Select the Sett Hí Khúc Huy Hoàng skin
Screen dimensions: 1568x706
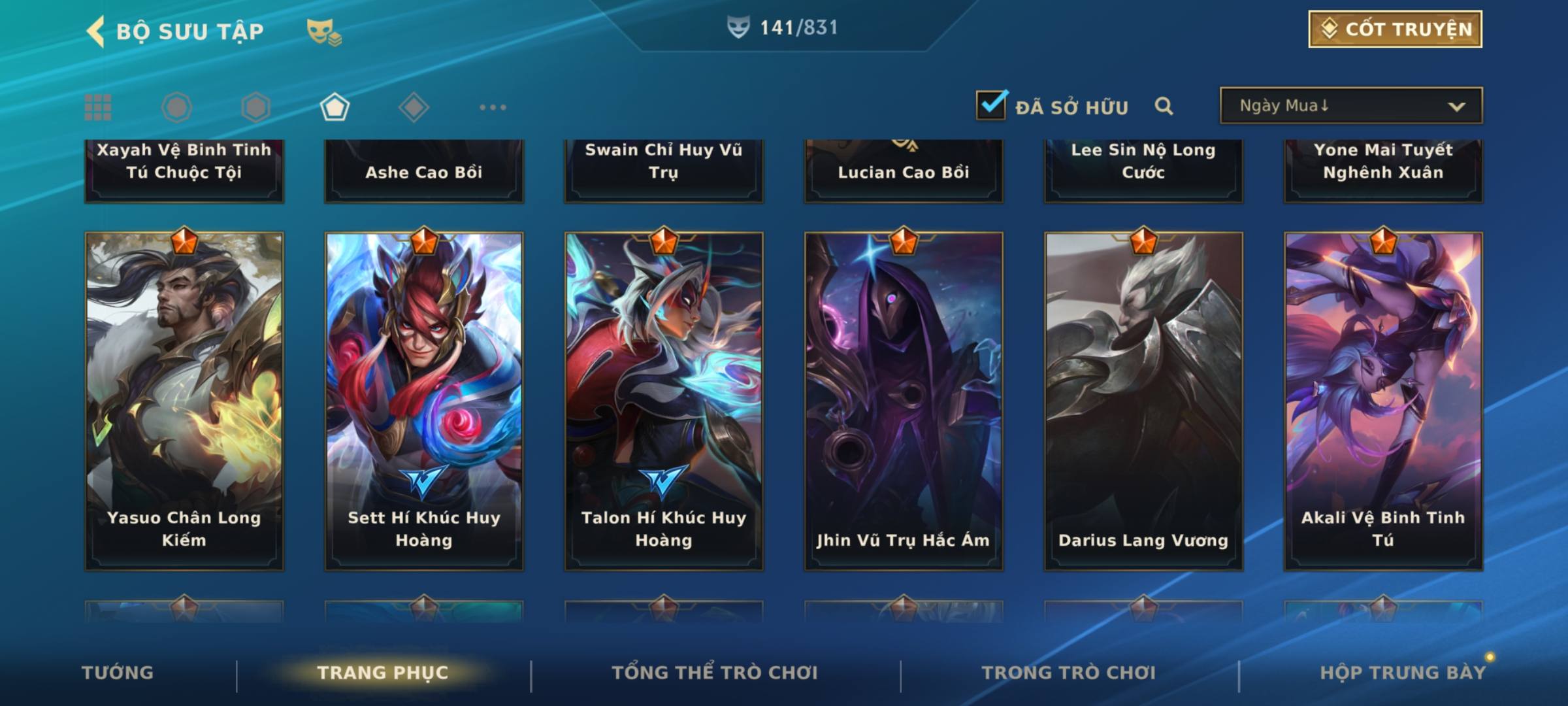click(424, 401)
